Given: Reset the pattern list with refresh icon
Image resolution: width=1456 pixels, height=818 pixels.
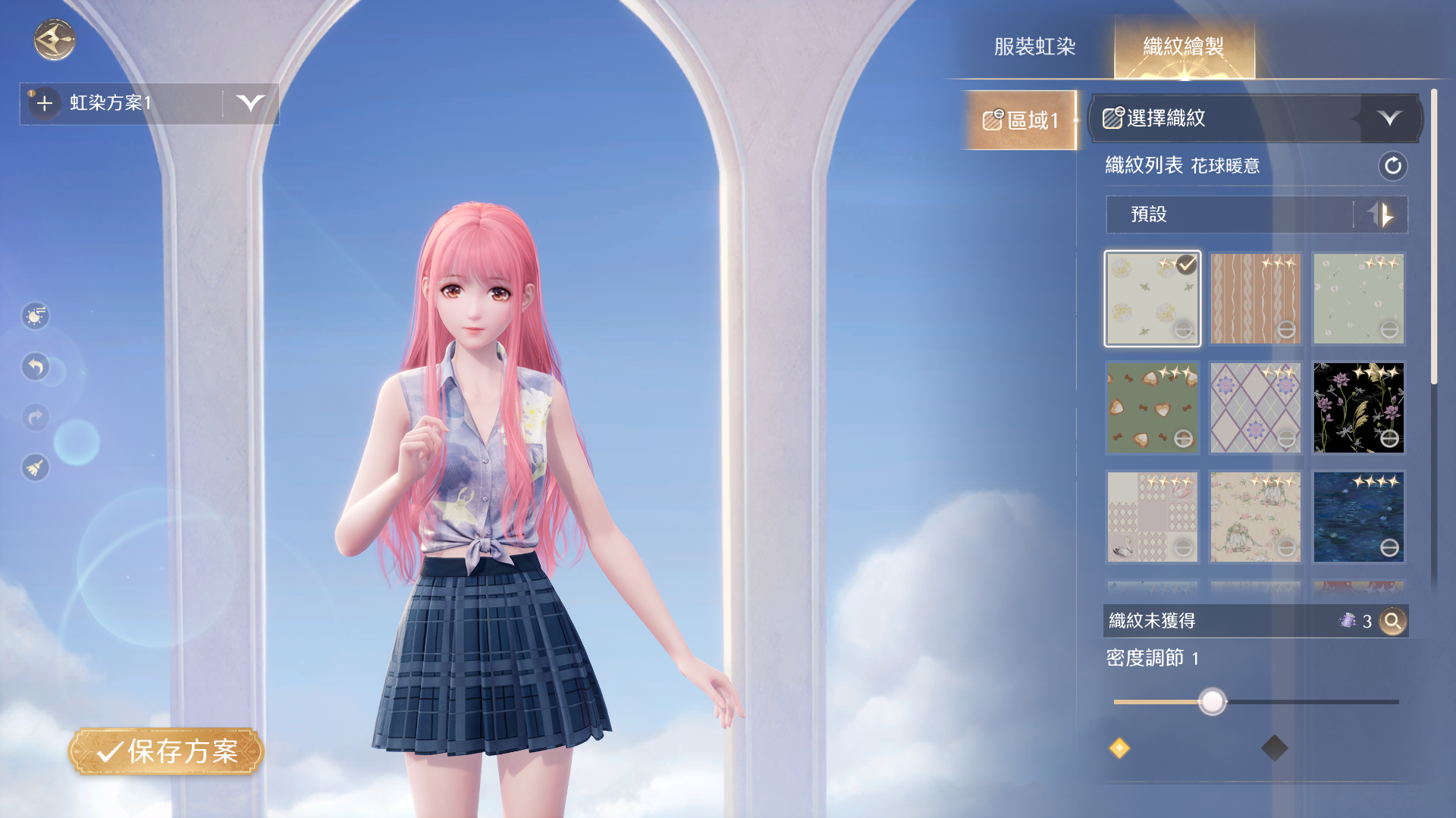Looking at the screenshot, I should 1392,166.
